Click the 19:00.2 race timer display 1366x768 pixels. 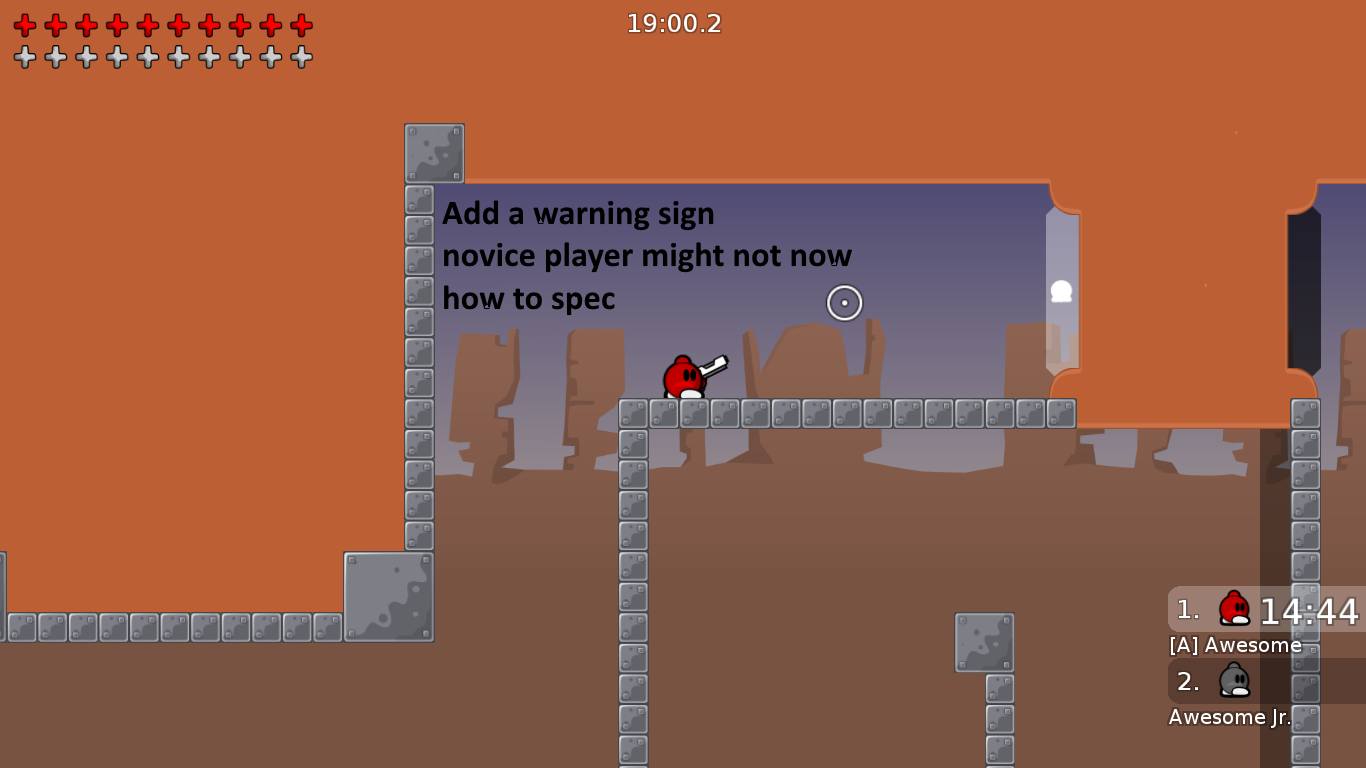[675, 24]
